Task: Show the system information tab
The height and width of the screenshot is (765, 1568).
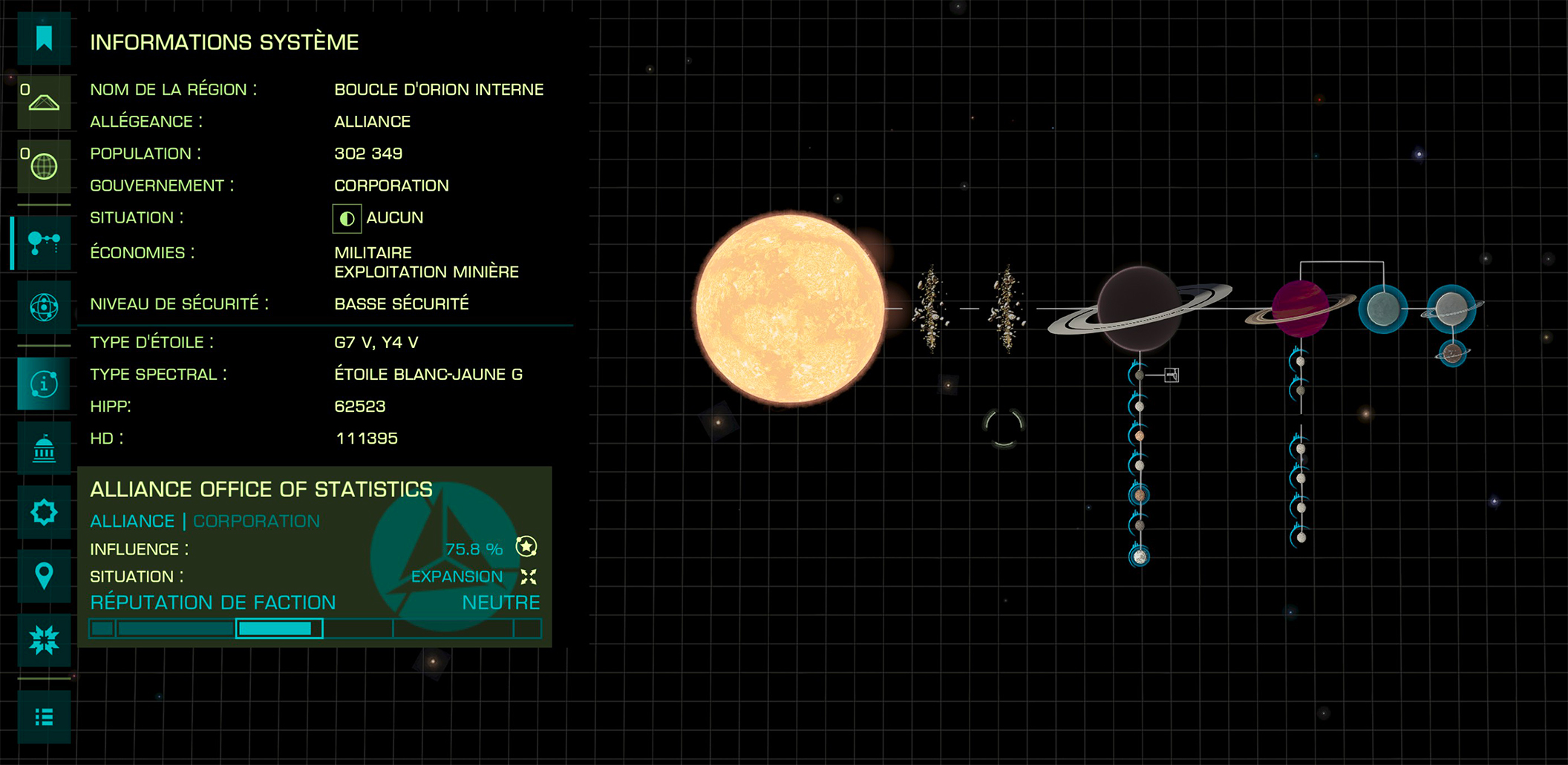Action: click(x=44, y=384)
